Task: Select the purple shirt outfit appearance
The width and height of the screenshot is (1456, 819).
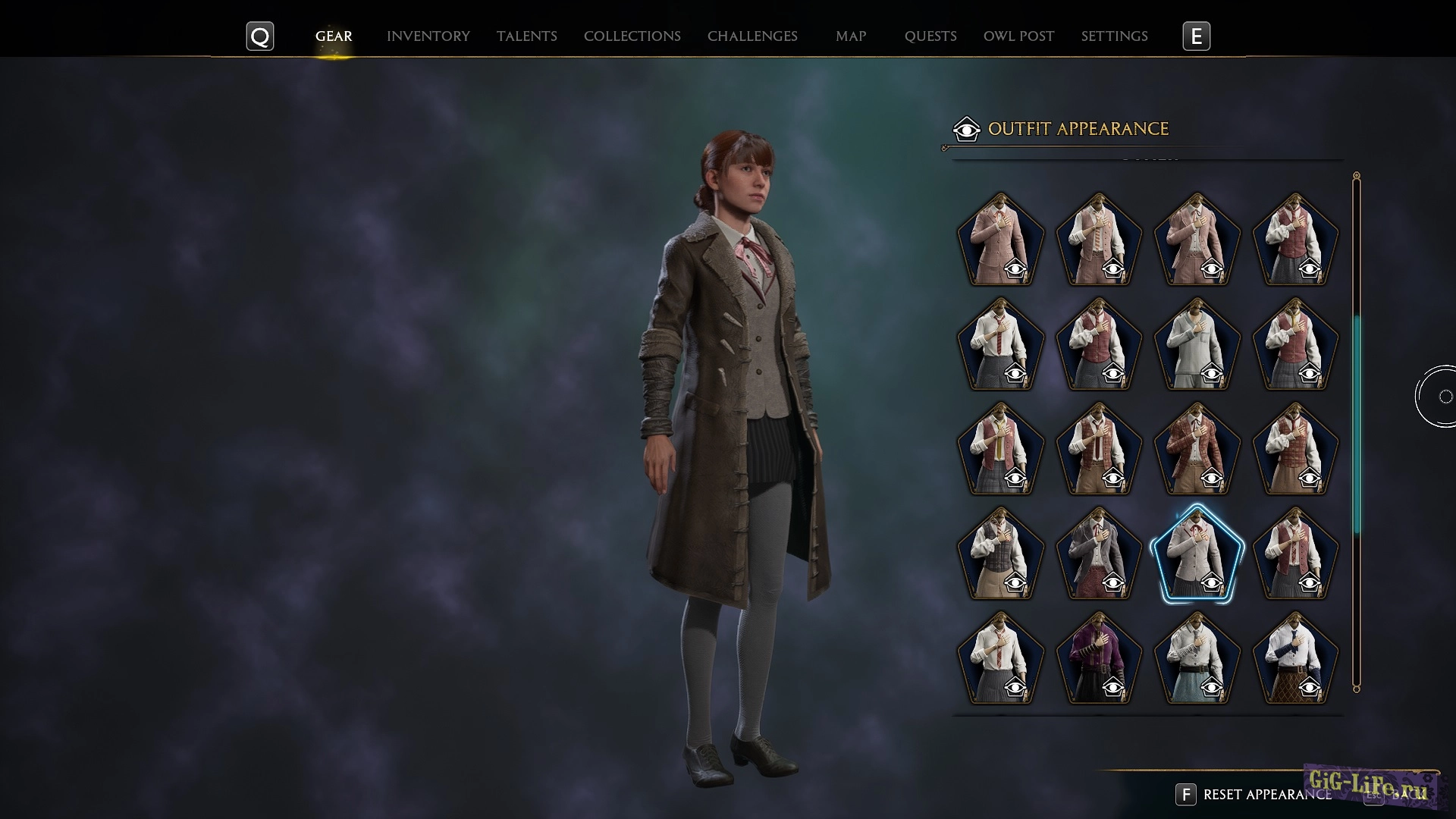Action: tap(1098, 658)
